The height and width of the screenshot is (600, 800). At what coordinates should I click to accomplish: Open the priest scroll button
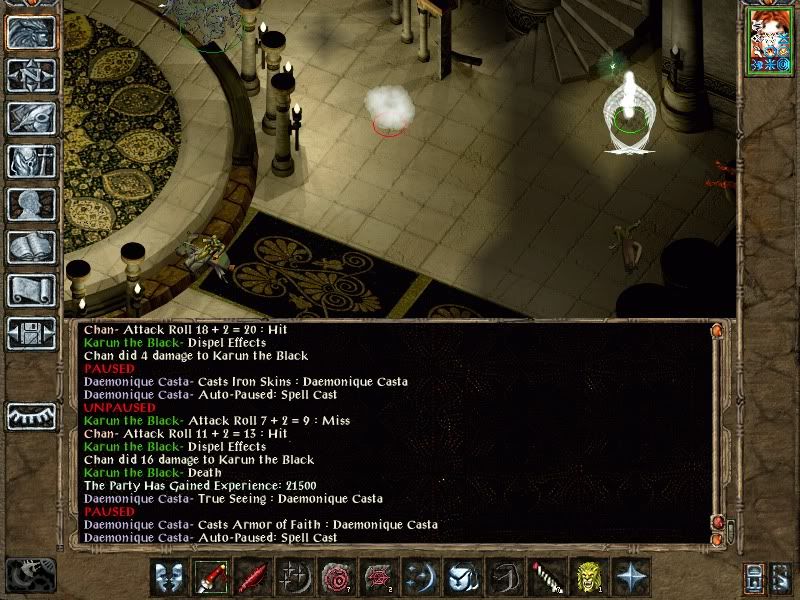coord(31,290)
